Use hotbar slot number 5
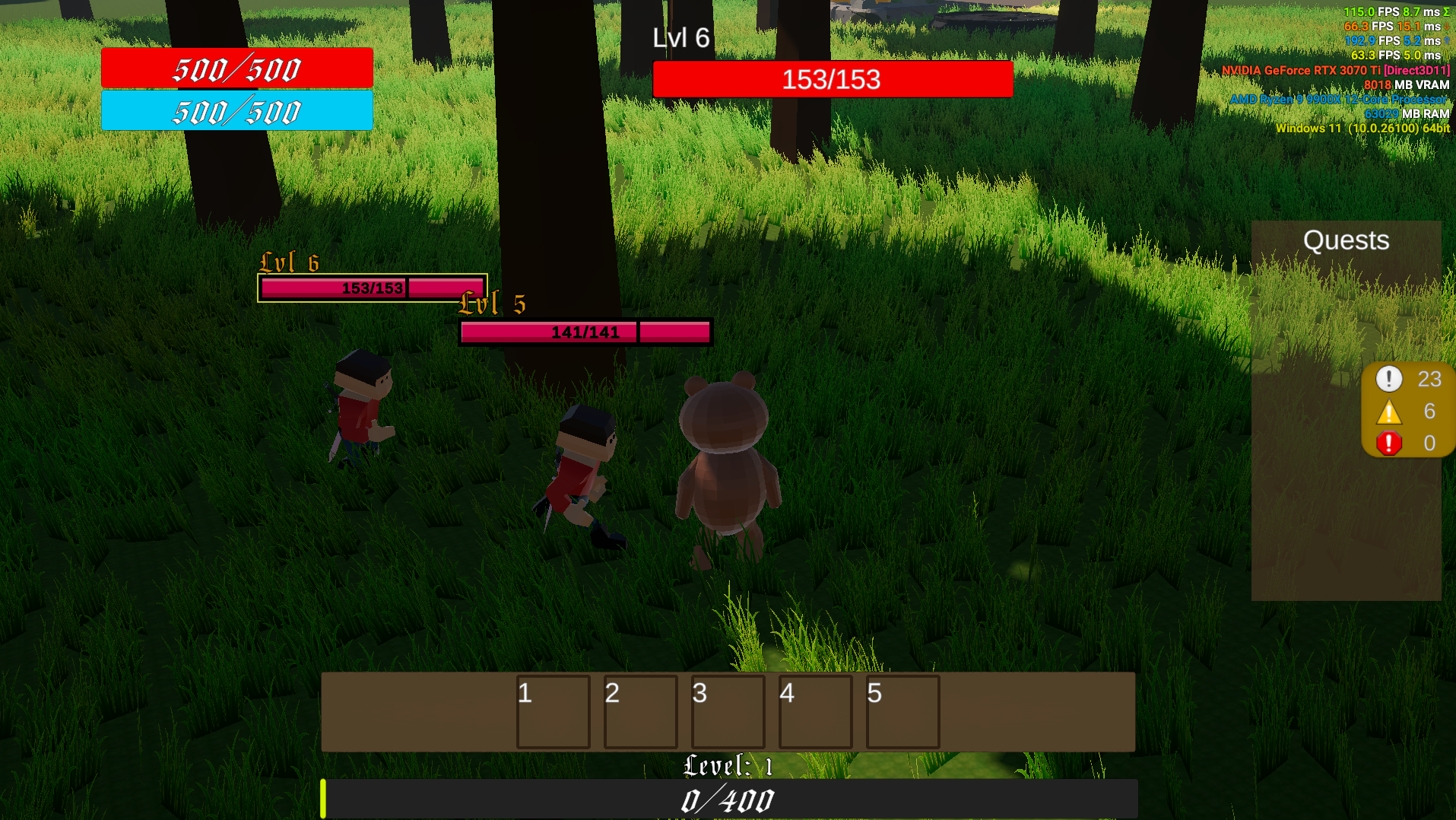Screen dimensions: 1456x820 (x=902, y=712)
